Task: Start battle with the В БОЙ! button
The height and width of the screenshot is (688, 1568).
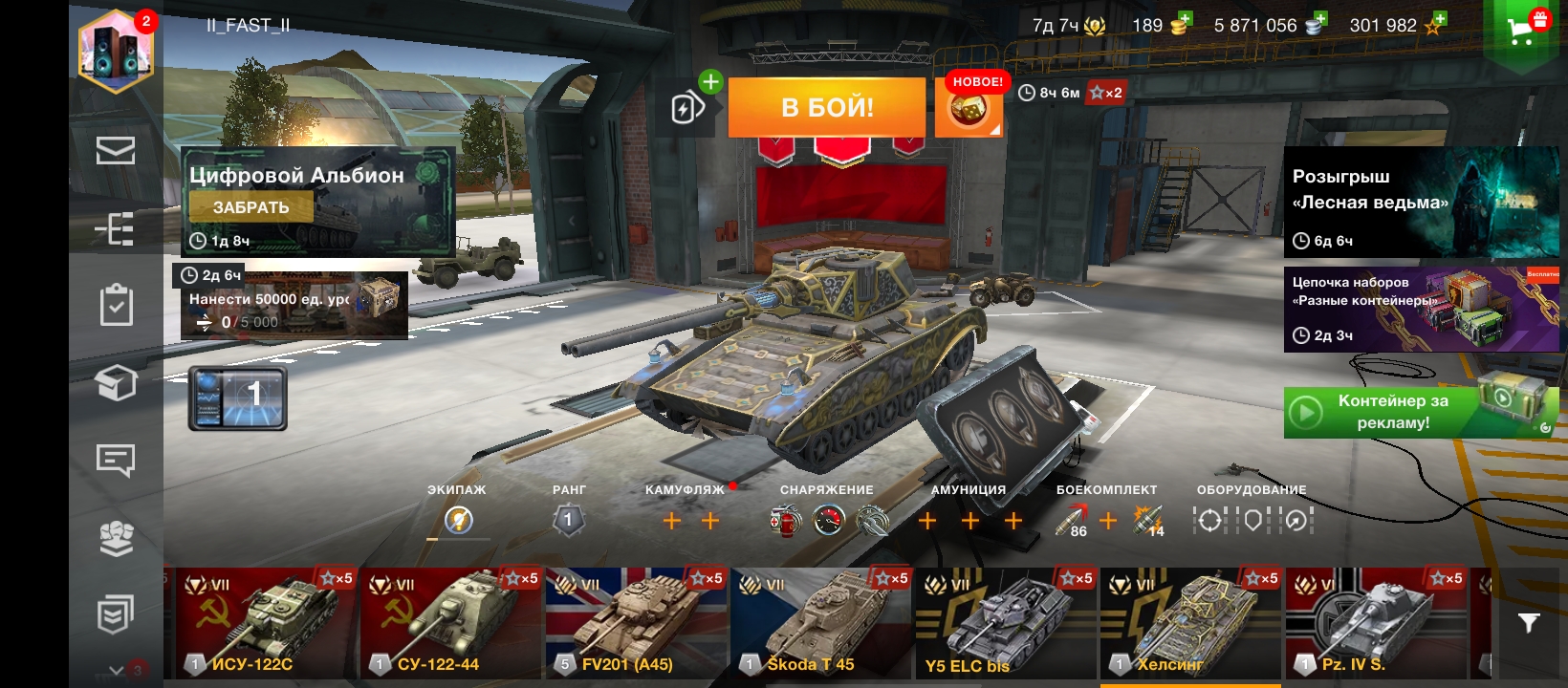Action: point(827,107)
